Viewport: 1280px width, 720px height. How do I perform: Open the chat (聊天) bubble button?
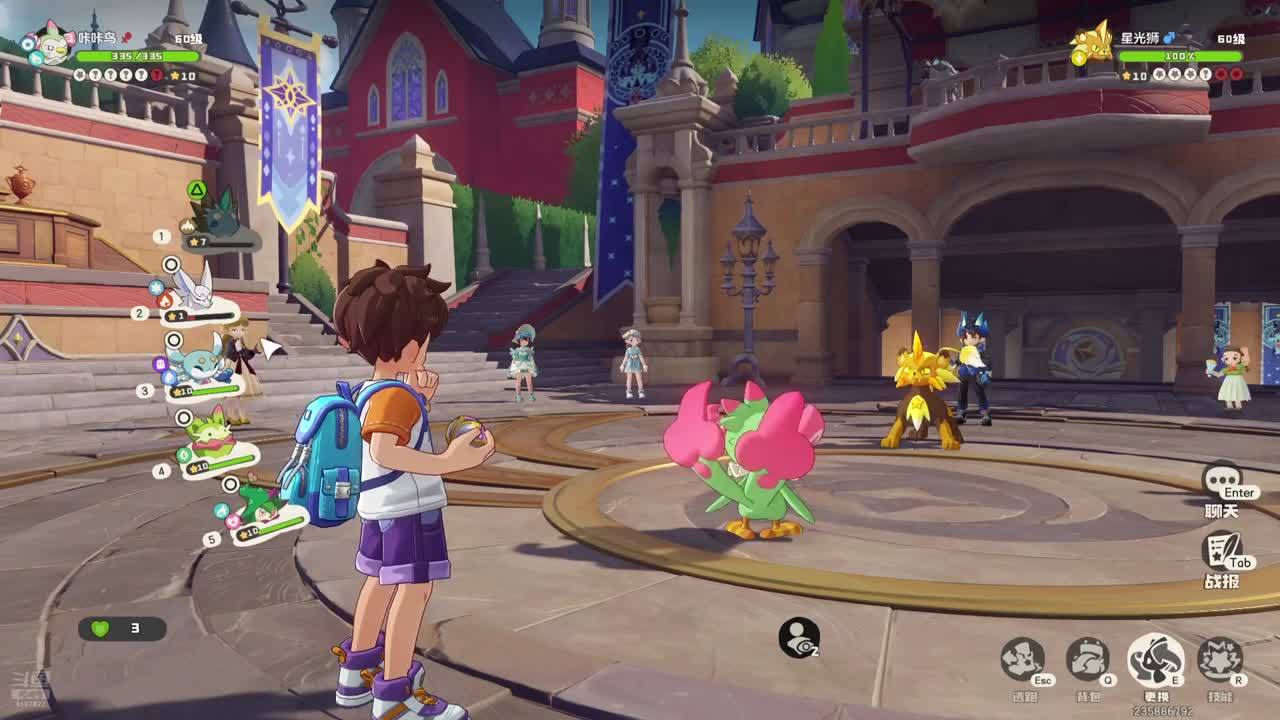[x=1222, y=482]
